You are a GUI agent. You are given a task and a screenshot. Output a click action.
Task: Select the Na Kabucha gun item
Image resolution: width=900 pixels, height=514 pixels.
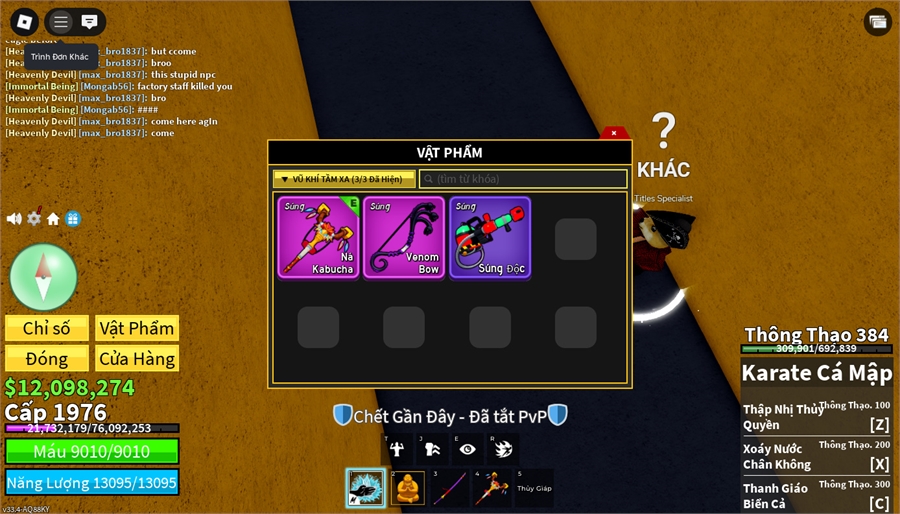[318, 237]
